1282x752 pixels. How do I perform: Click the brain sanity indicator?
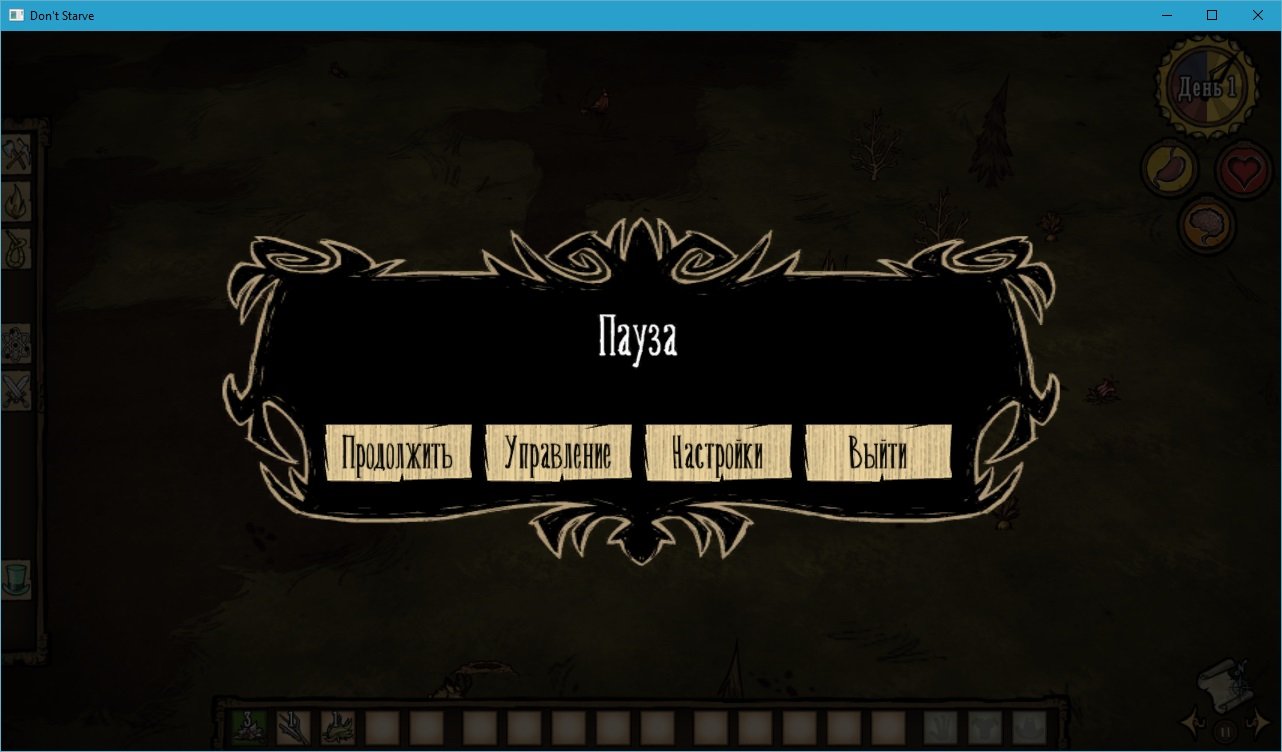tap(1206, 225)
